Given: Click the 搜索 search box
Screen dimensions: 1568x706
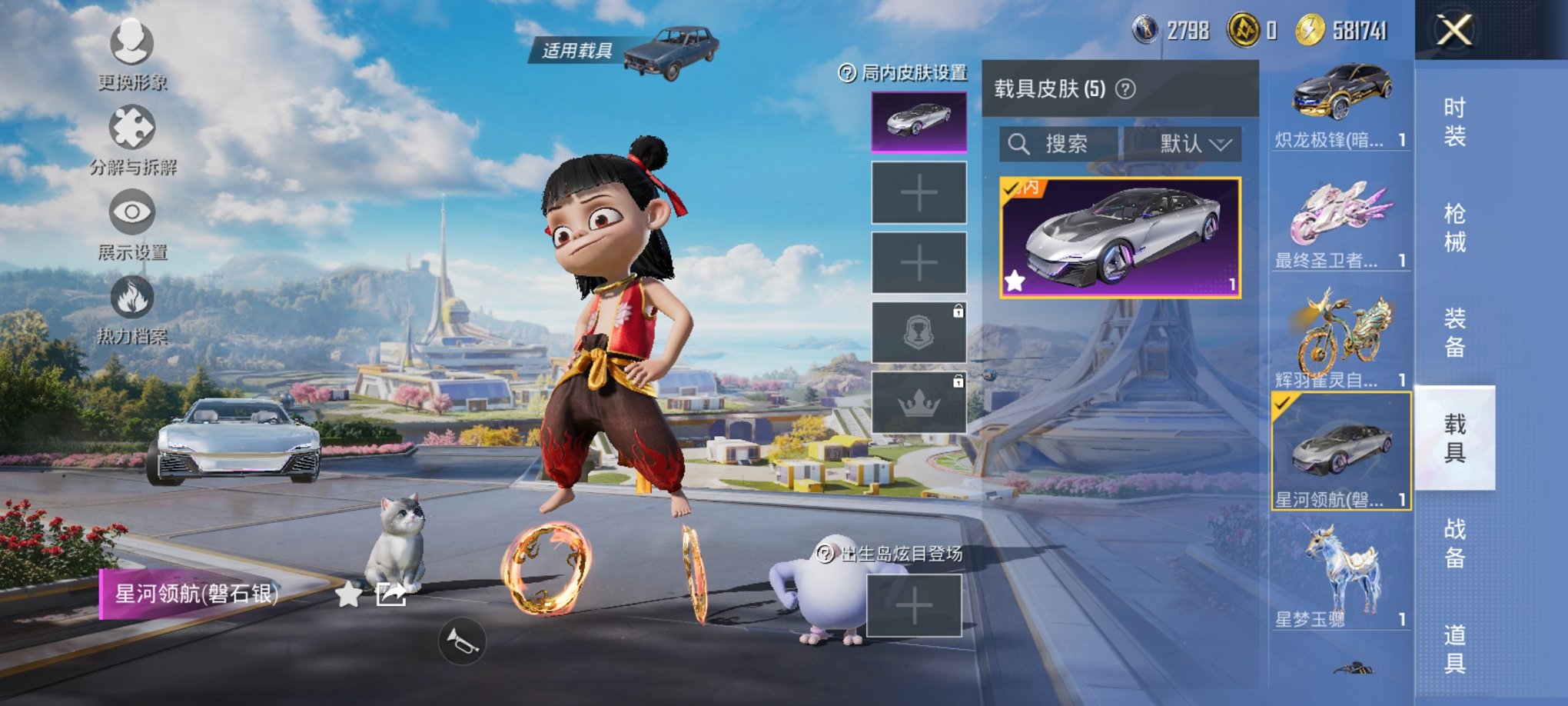Looking at the screenshot, I should [x=1059, y=144].
